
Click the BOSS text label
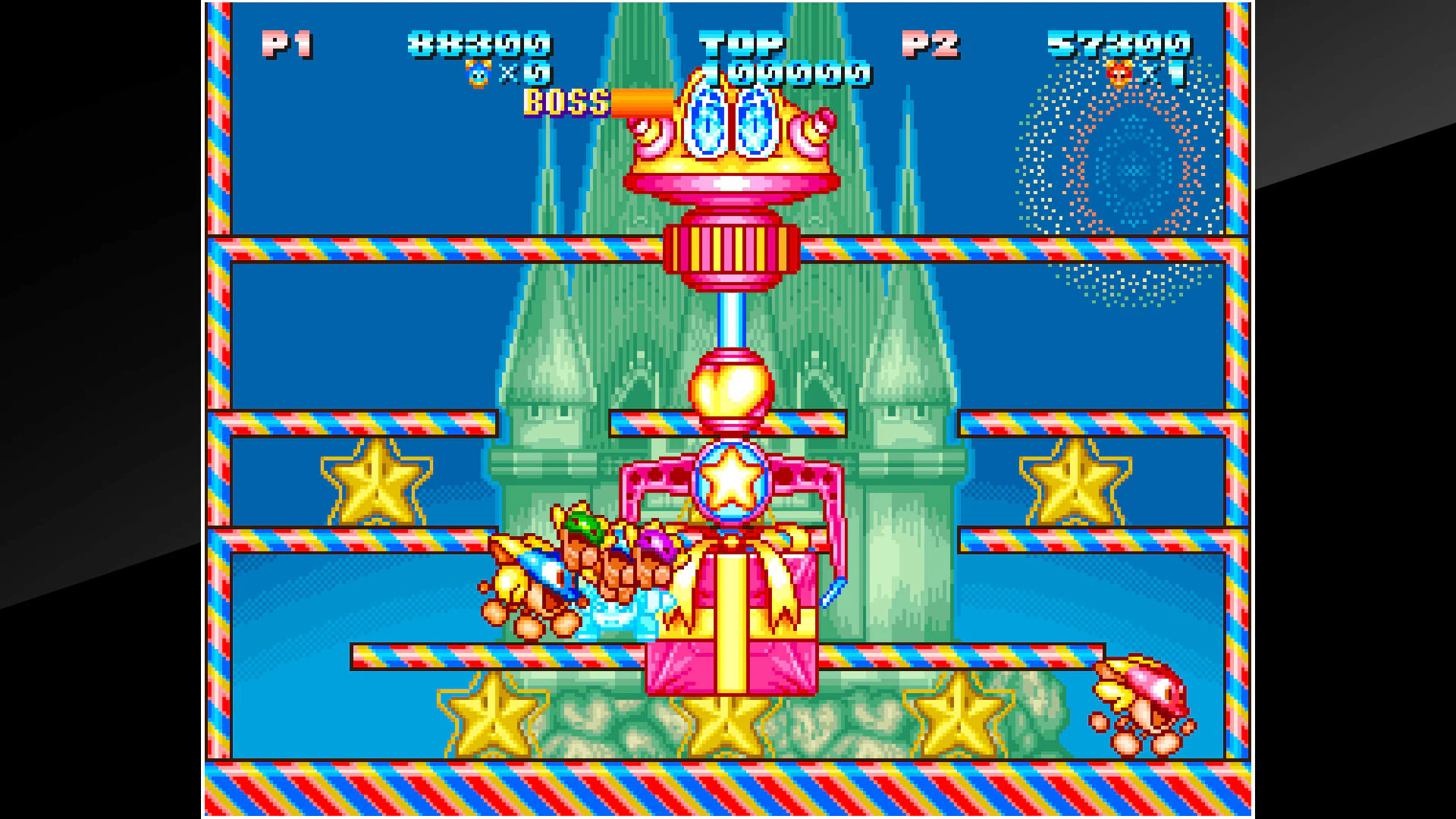click(565, 102)
